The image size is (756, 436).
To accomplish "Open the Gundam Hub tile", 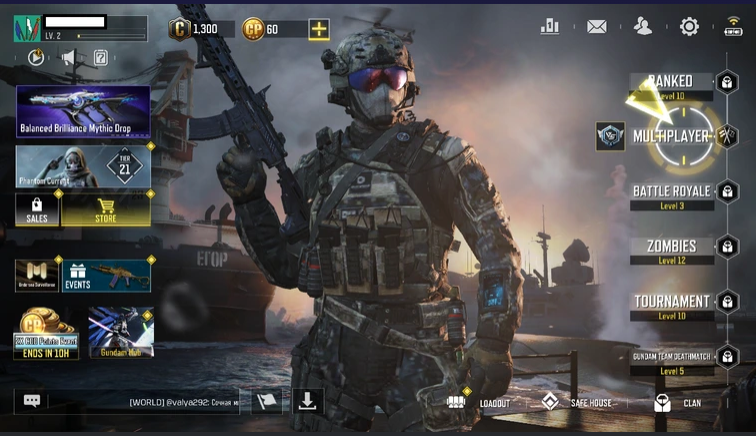I will pyautogui.click(x=121, y=333).
